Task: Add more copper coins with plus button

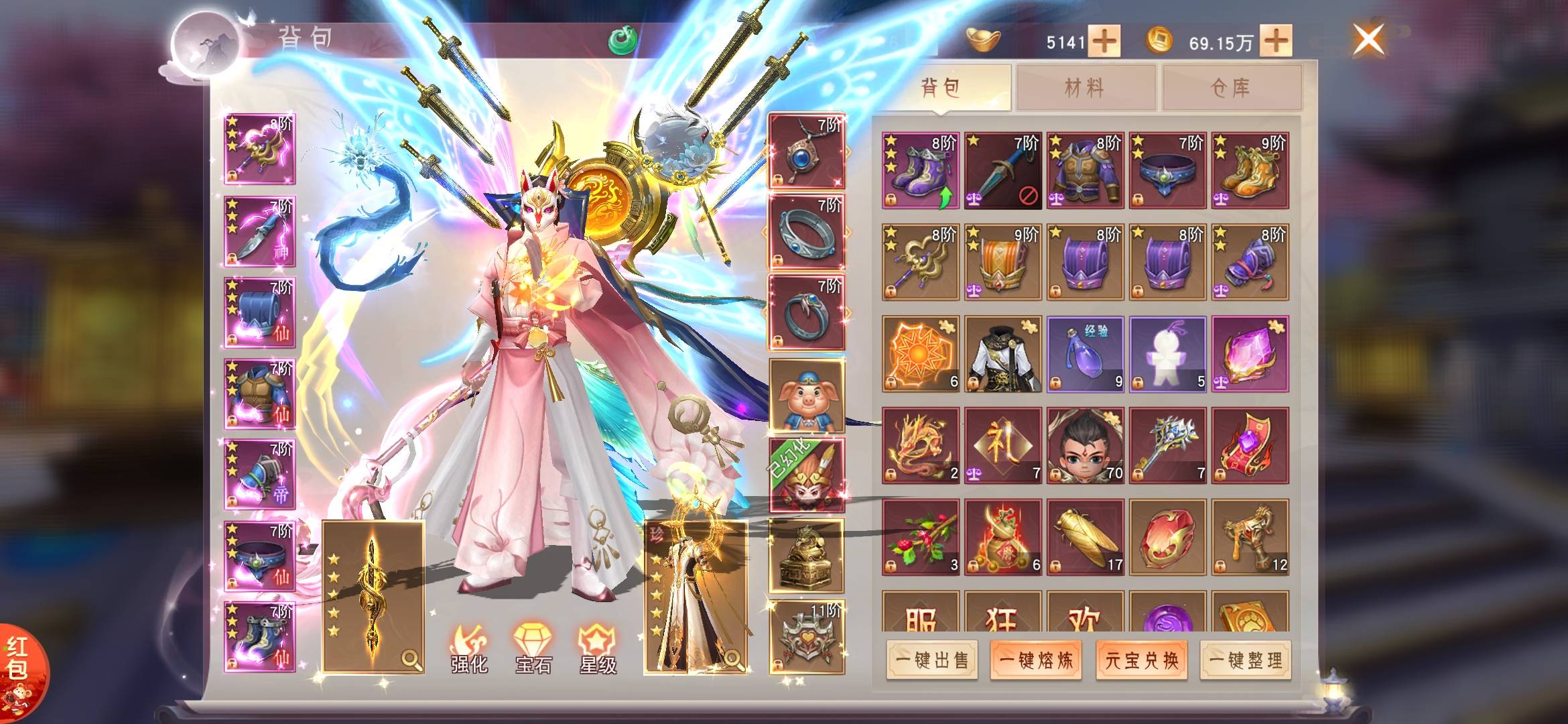Action: tap(1276, 42)
